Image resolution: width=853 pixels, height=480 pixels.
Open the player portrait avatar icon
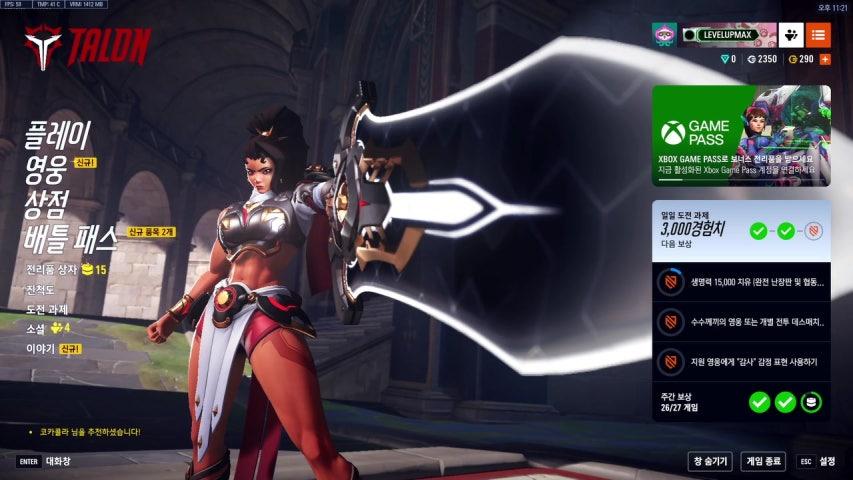tap(664, 35)
